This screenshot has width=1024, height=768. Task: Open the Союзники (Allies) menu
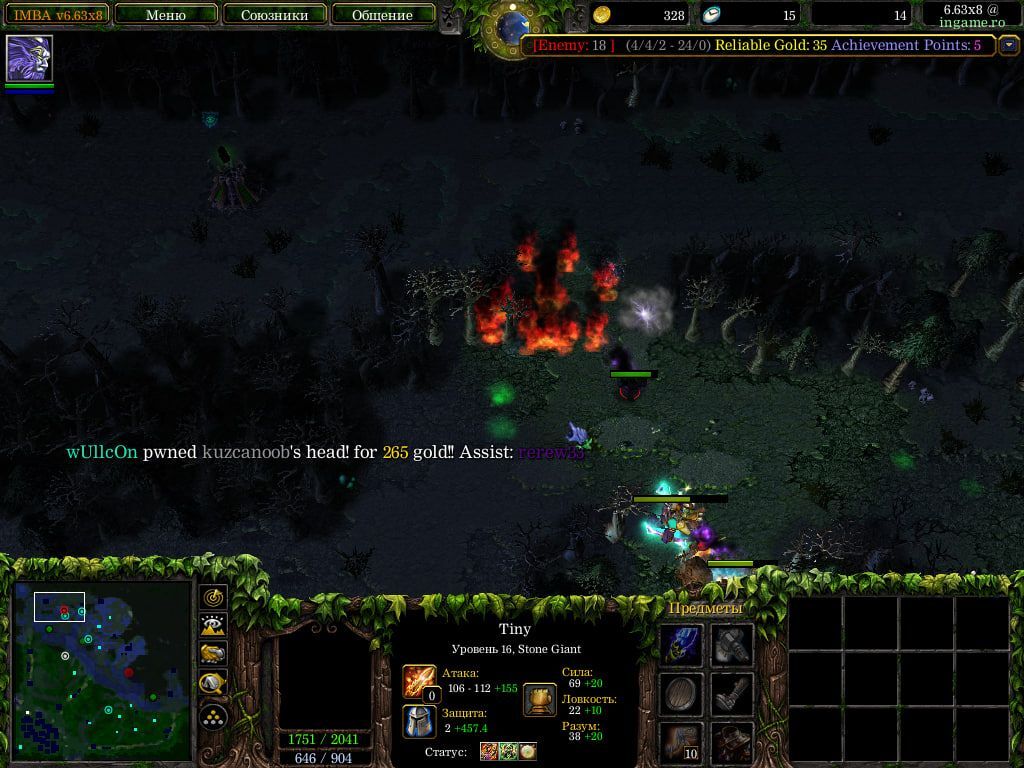click(274, 15)
